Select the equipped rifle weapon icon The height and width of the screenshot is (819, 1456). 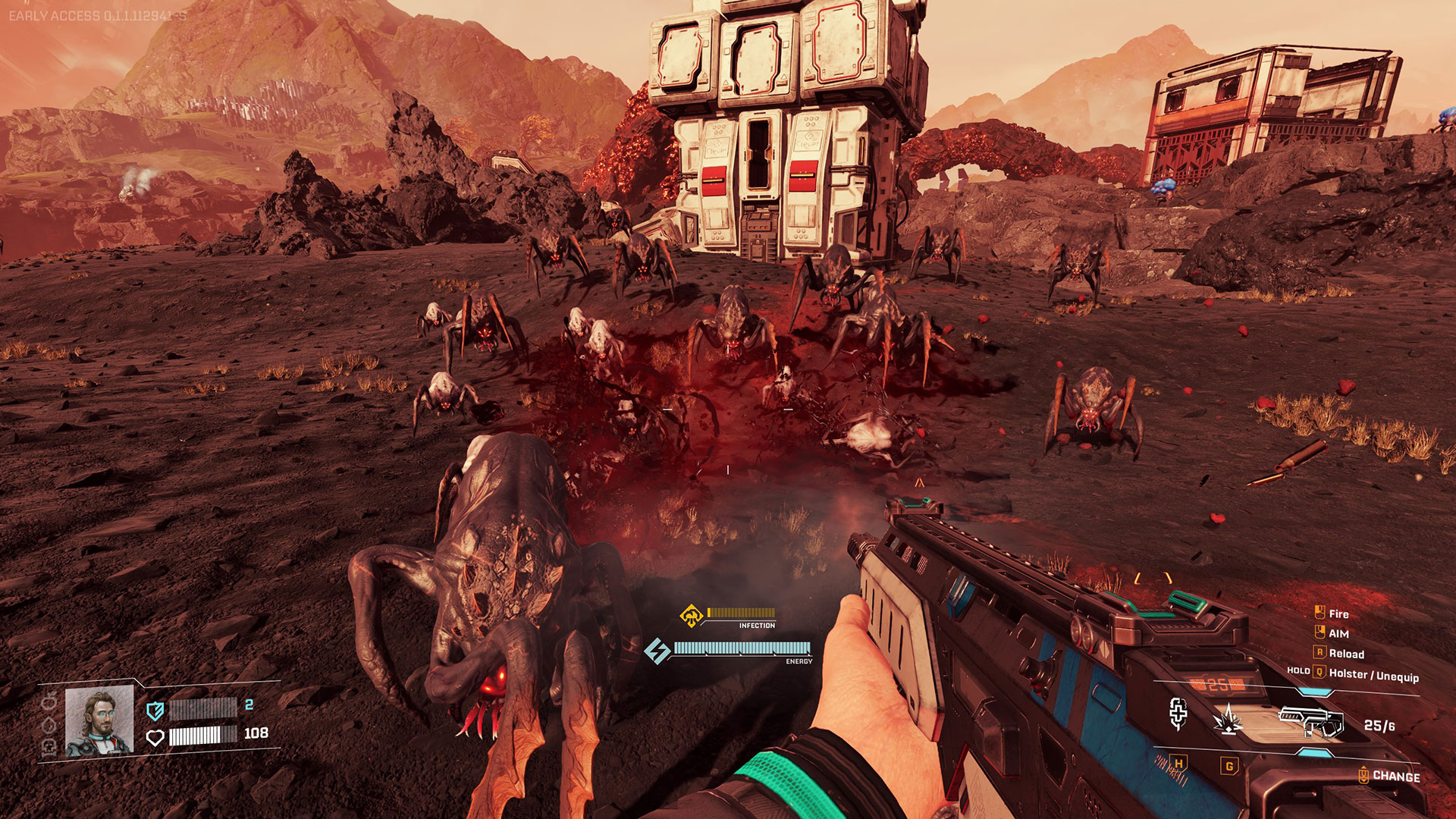point(1310,720)
